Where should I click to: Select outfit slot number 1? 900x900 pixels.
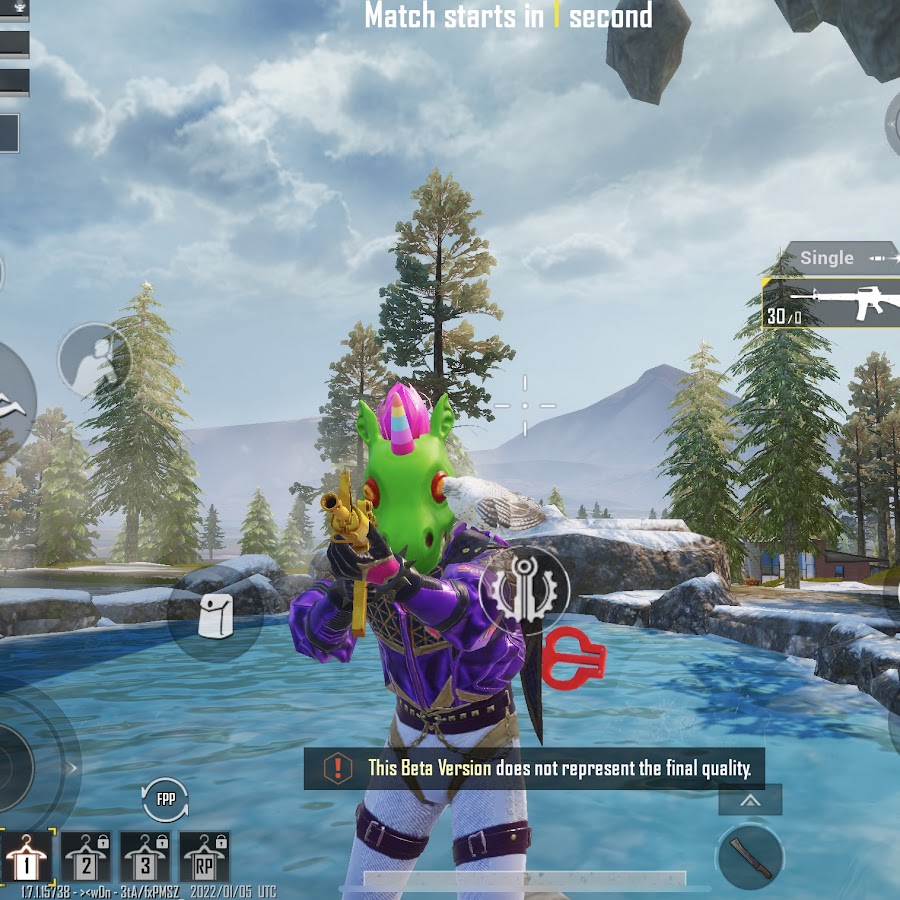click(24, 857)
